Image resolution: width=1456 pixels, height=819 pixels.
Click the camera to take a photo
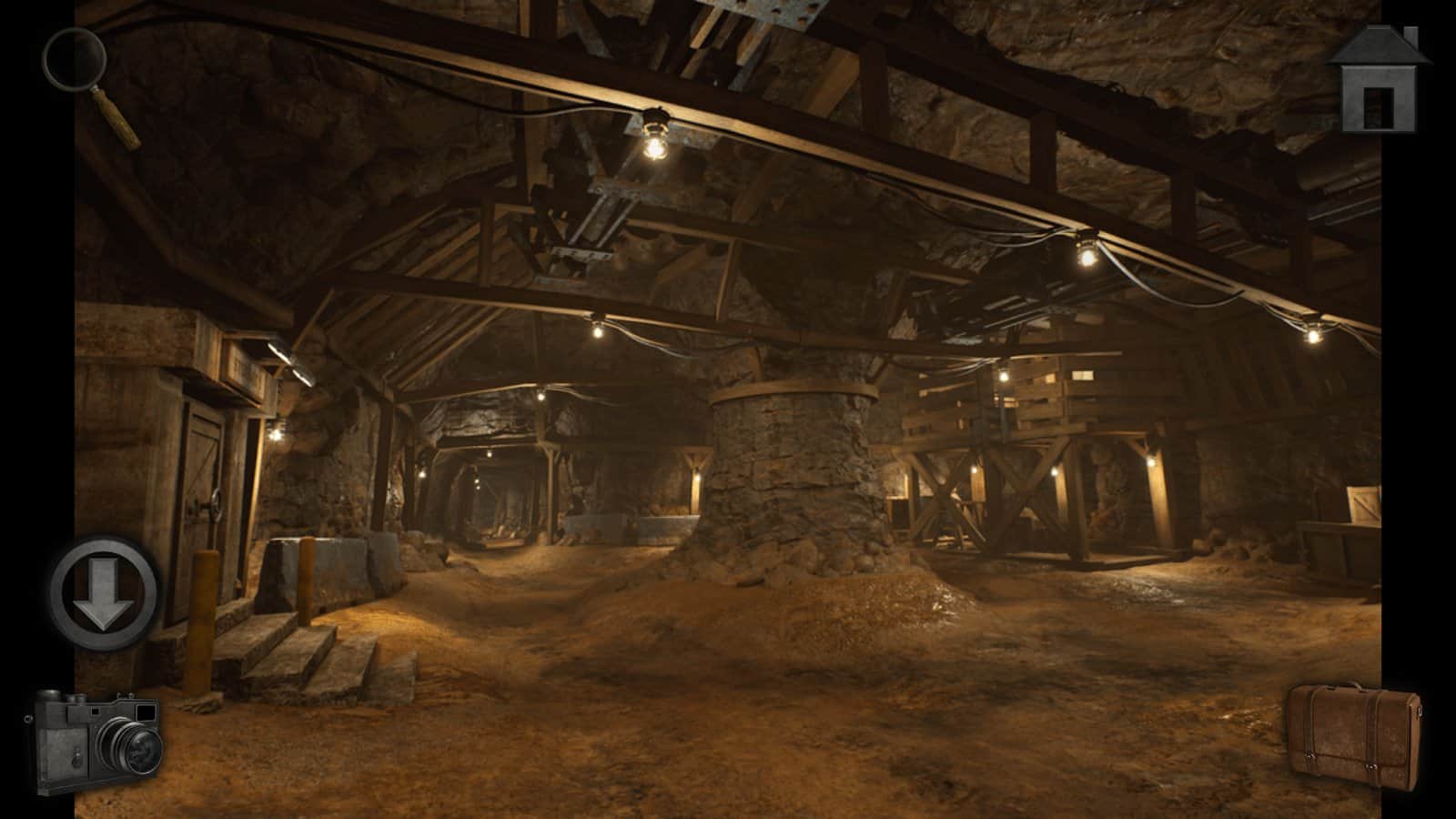[100, 737]
